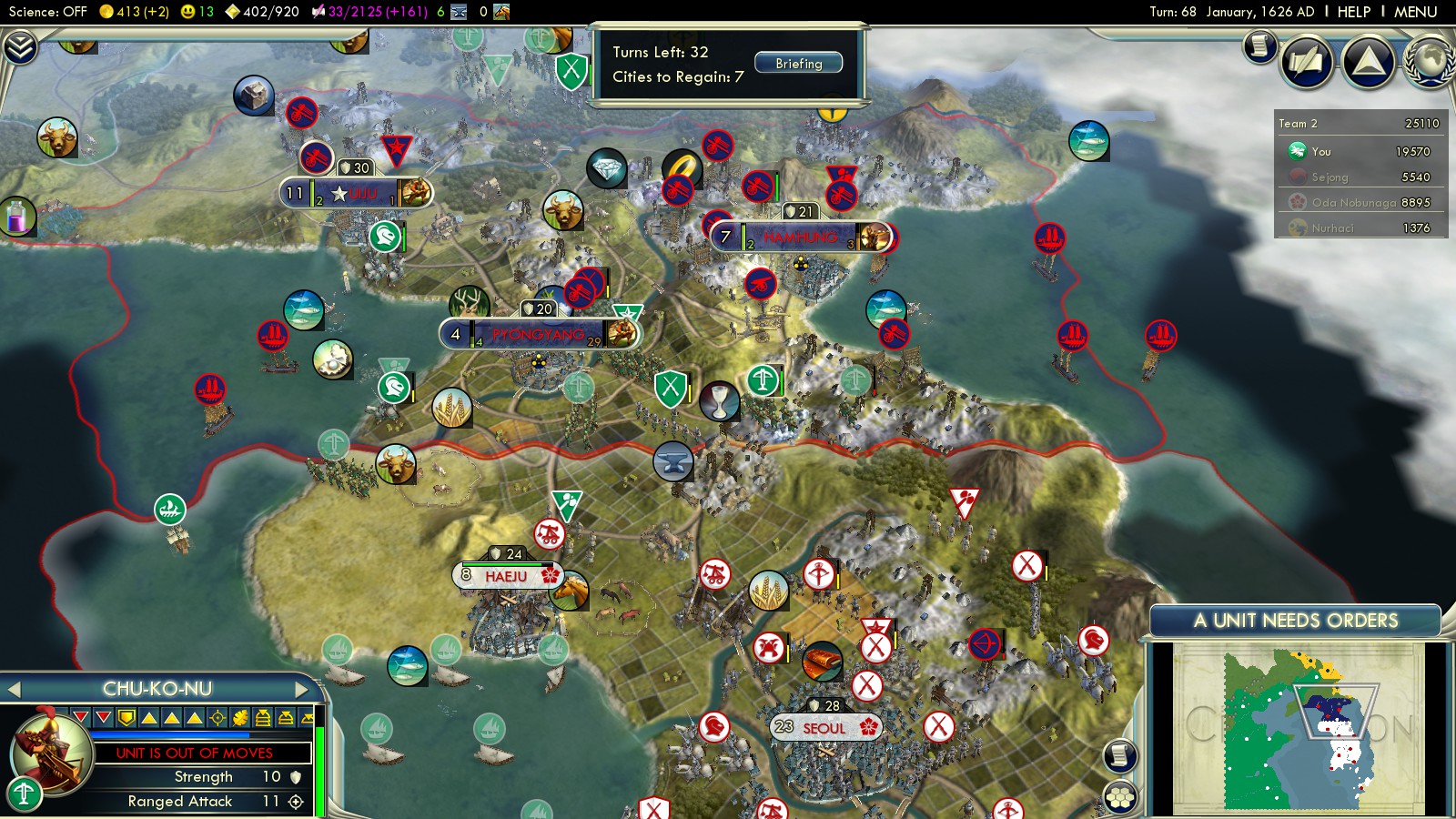
Task: Toggle the hex grid map options
Action: click(1120, 796)
